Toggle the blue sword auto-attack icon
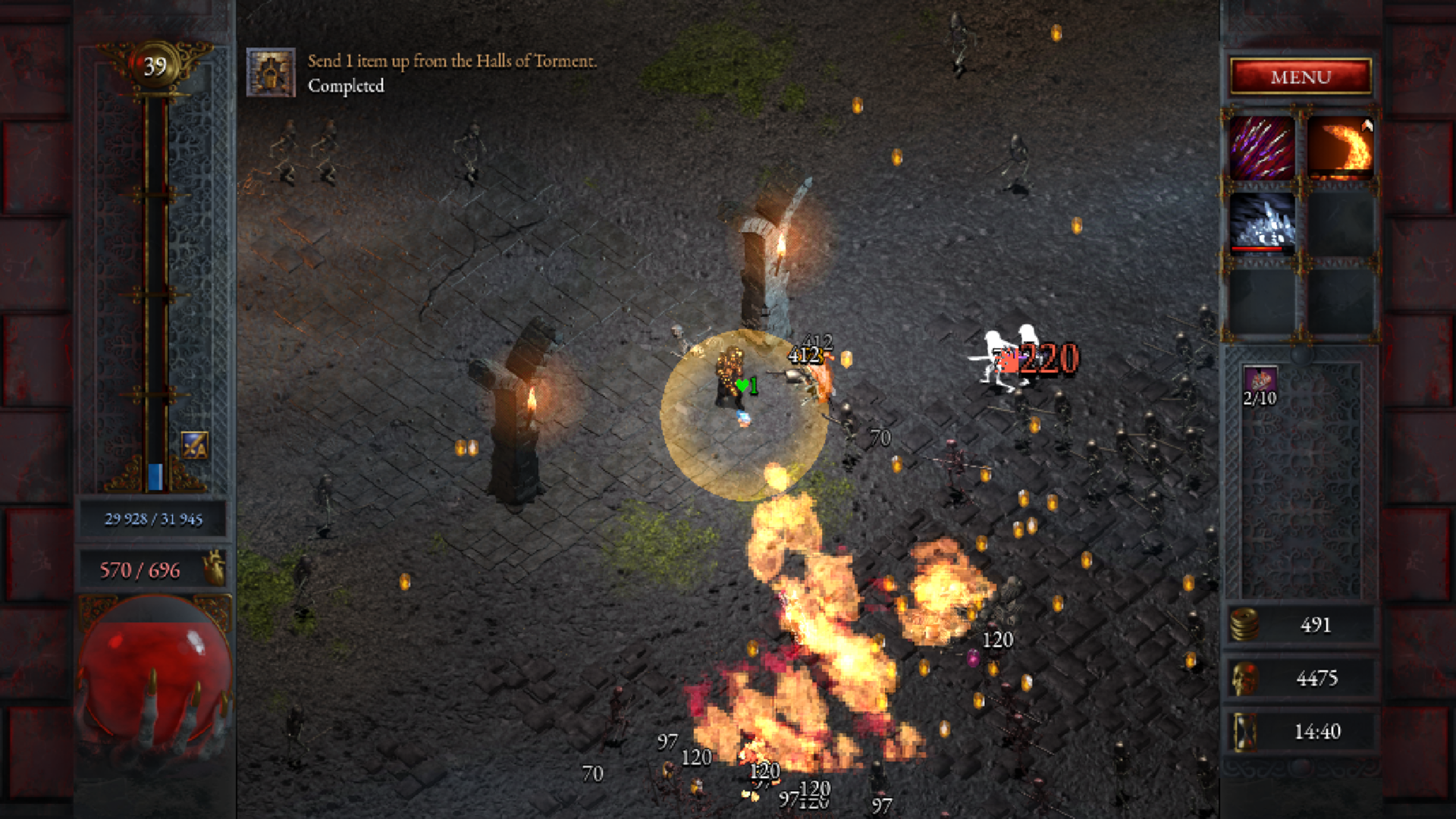 point(195,446)
